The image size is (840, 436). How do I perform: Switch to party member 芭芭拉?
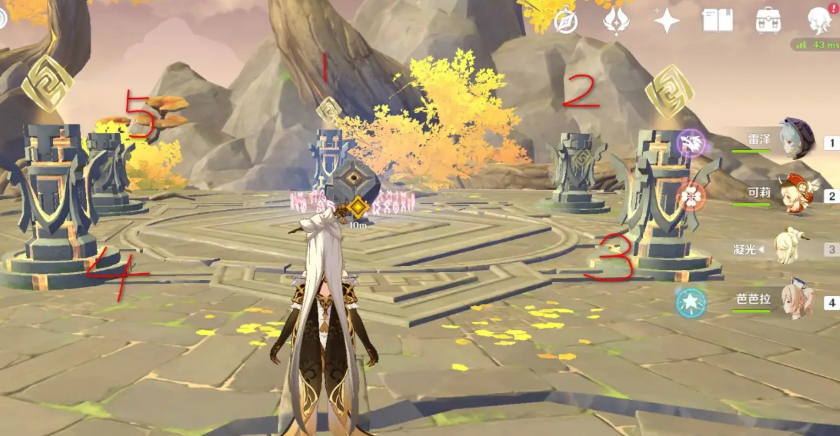click(x=796, y=300)
